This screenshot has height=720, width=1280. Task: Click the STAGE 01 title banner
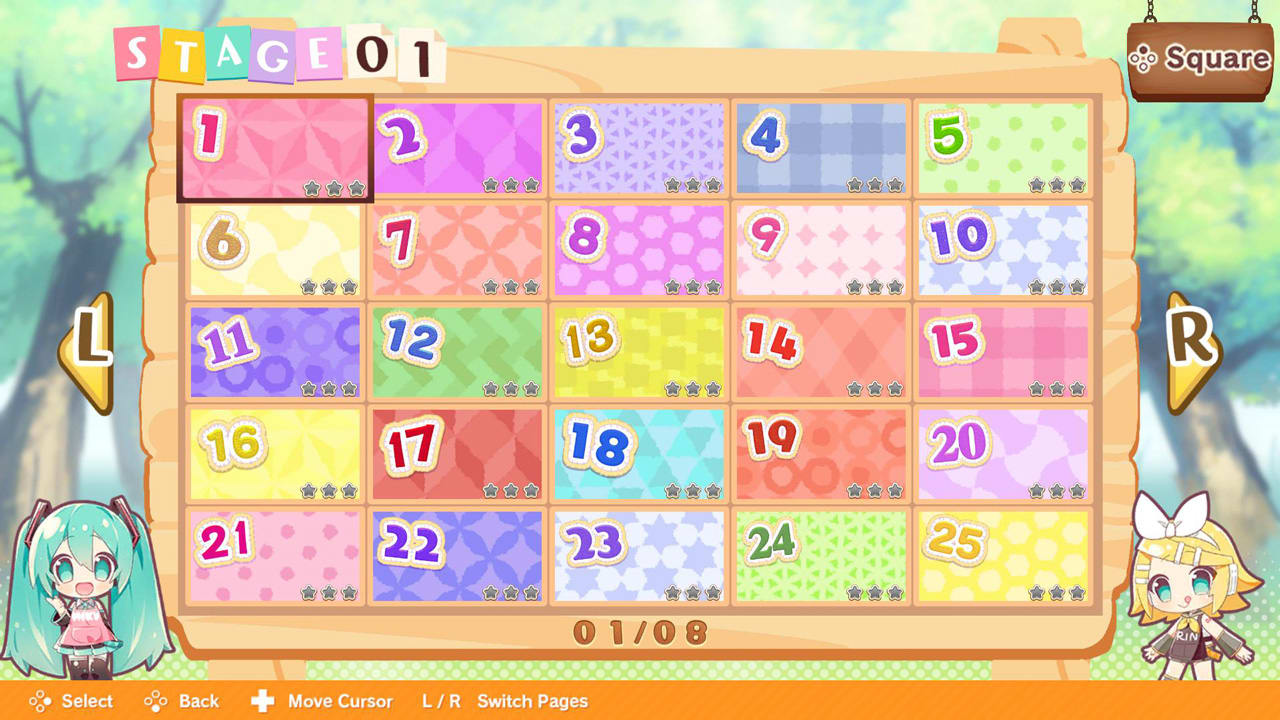pyautogui.click(x=280, y=50)
